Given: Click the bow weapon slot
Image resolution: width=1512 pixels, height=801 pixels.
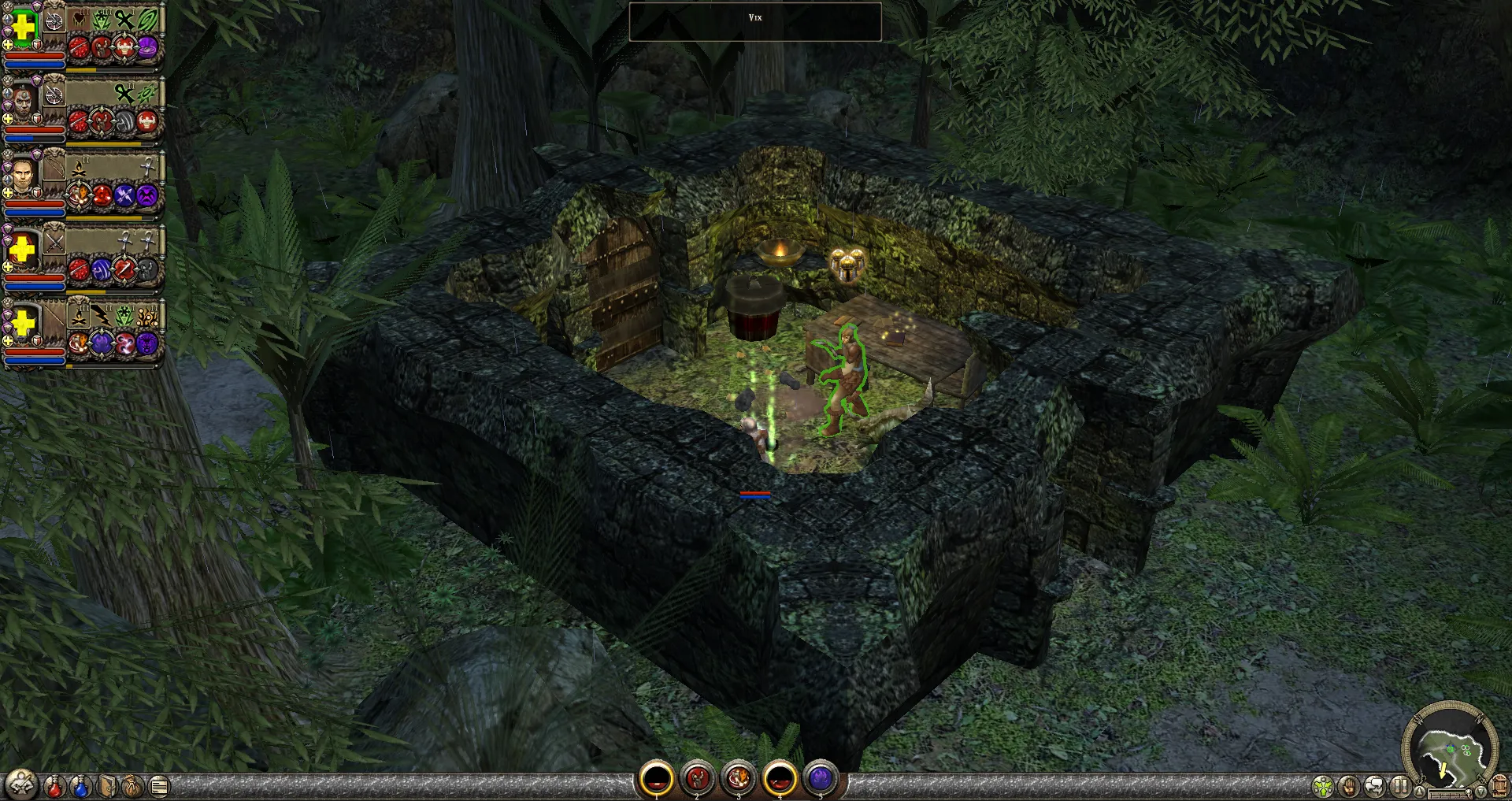Looking at the screenshot, I should pos(54,169).
